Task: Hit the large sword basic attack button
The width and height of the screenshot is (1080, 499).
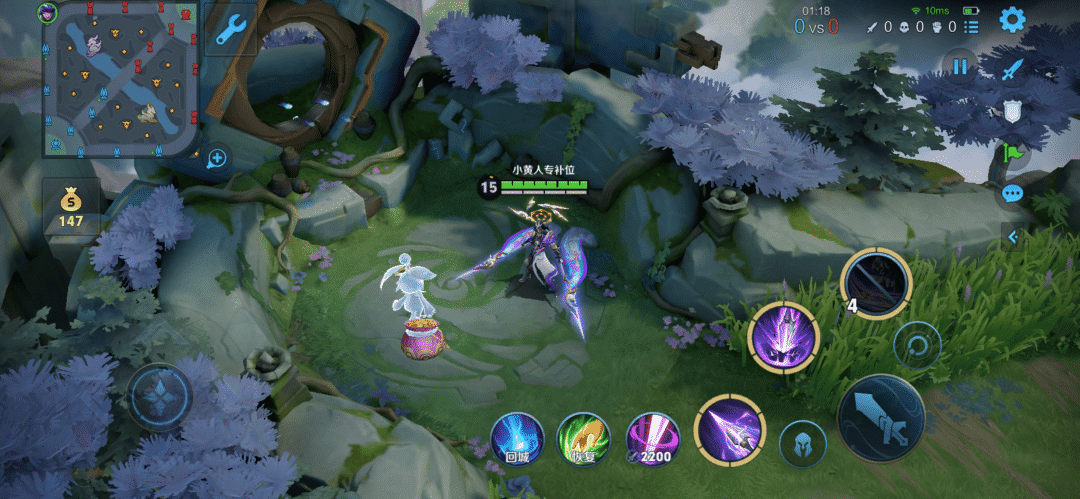Action: coord(881,418)
